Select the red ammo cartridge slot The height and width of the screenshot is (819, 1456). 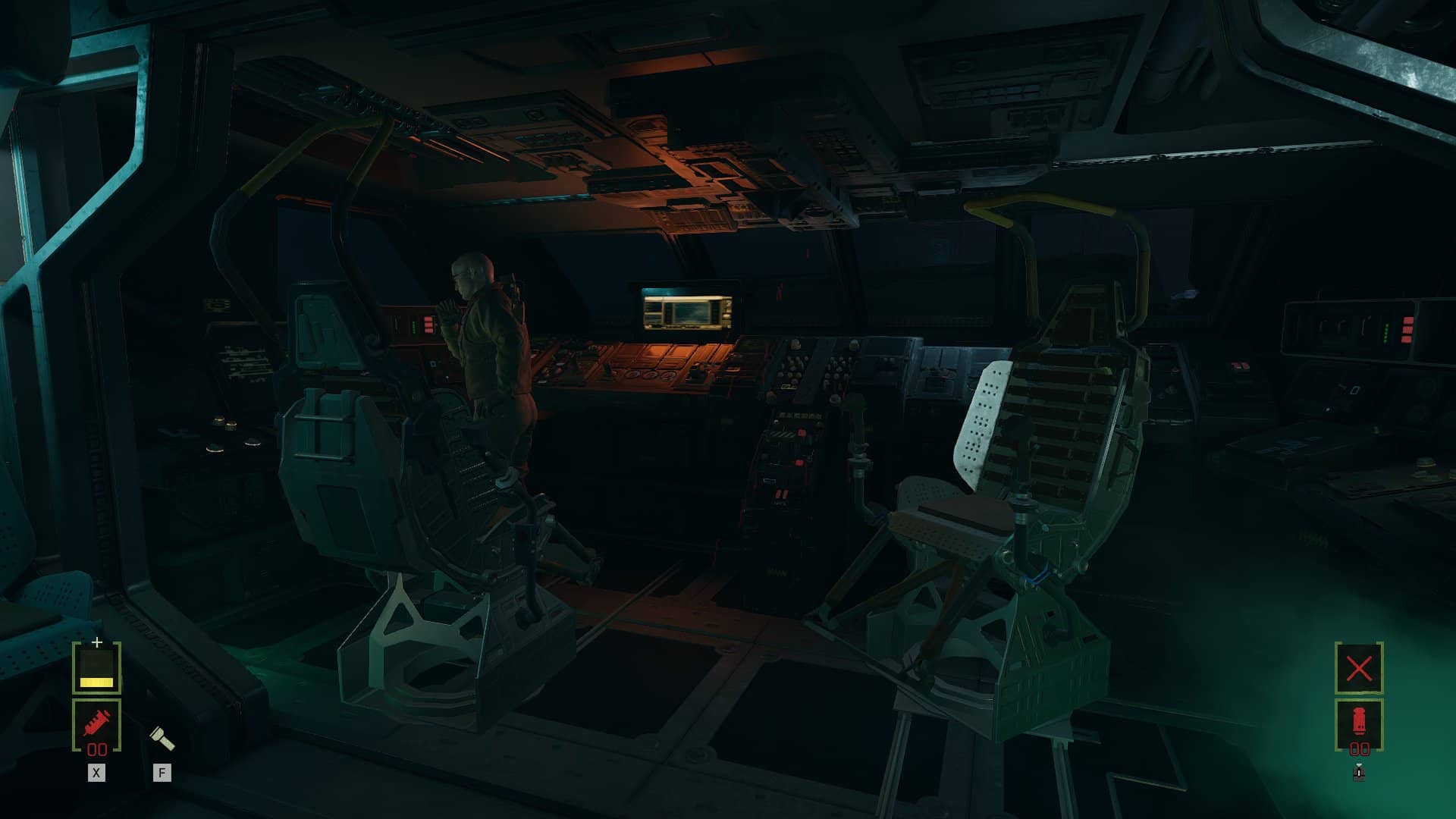1359,723
